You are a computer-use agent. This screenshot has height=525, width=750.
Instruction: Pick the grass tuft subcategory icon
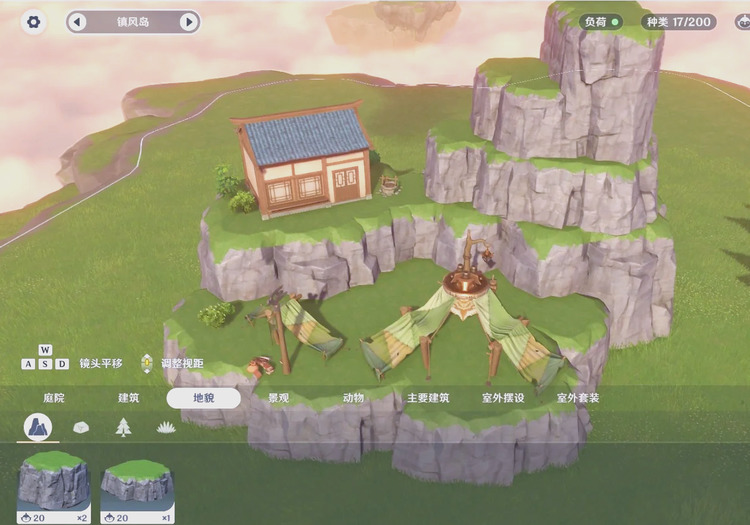166,428
